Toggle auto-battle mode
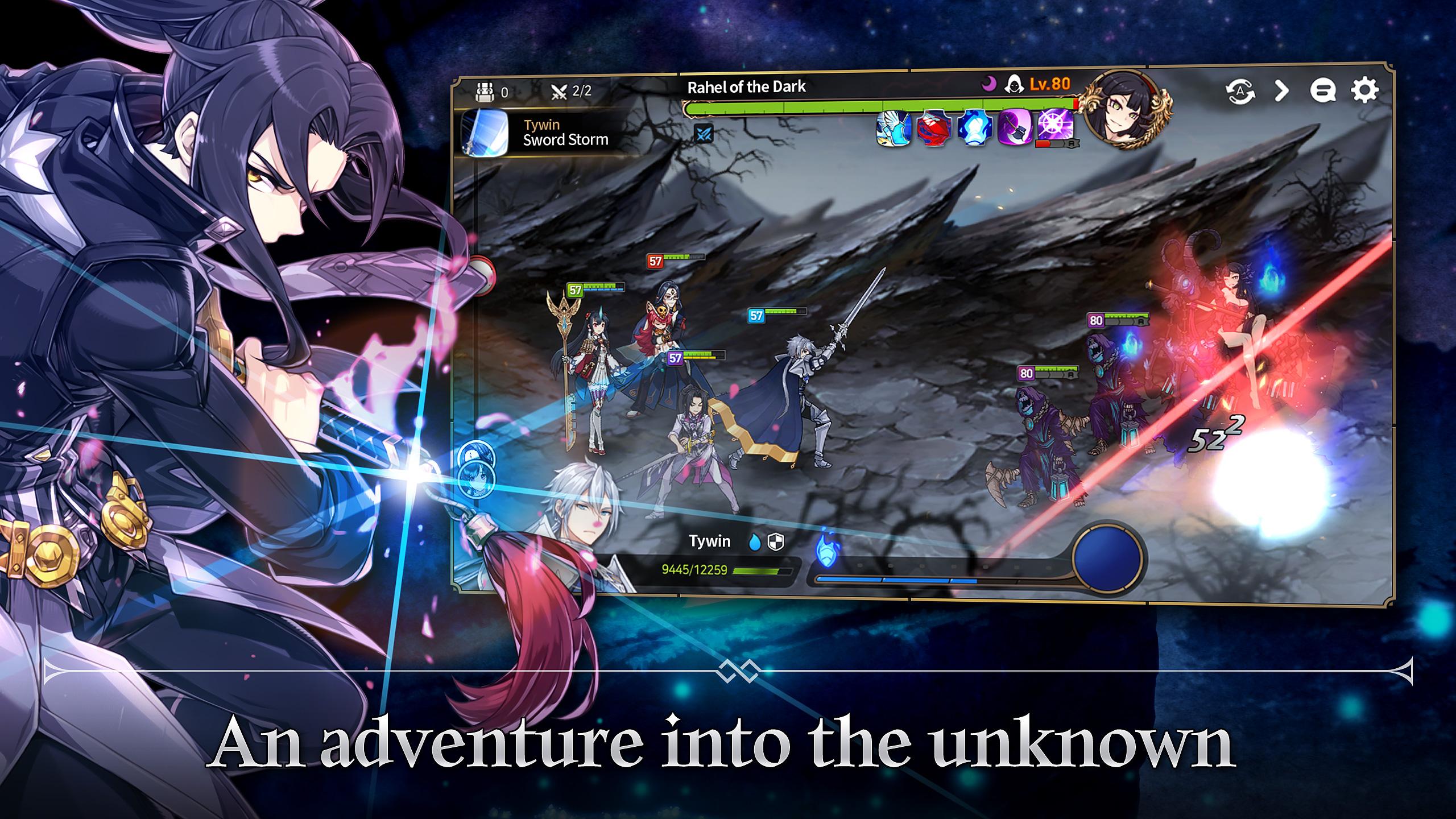Image resolution: width=1456 pixels, height=819 pixels. coord(1240,91)
